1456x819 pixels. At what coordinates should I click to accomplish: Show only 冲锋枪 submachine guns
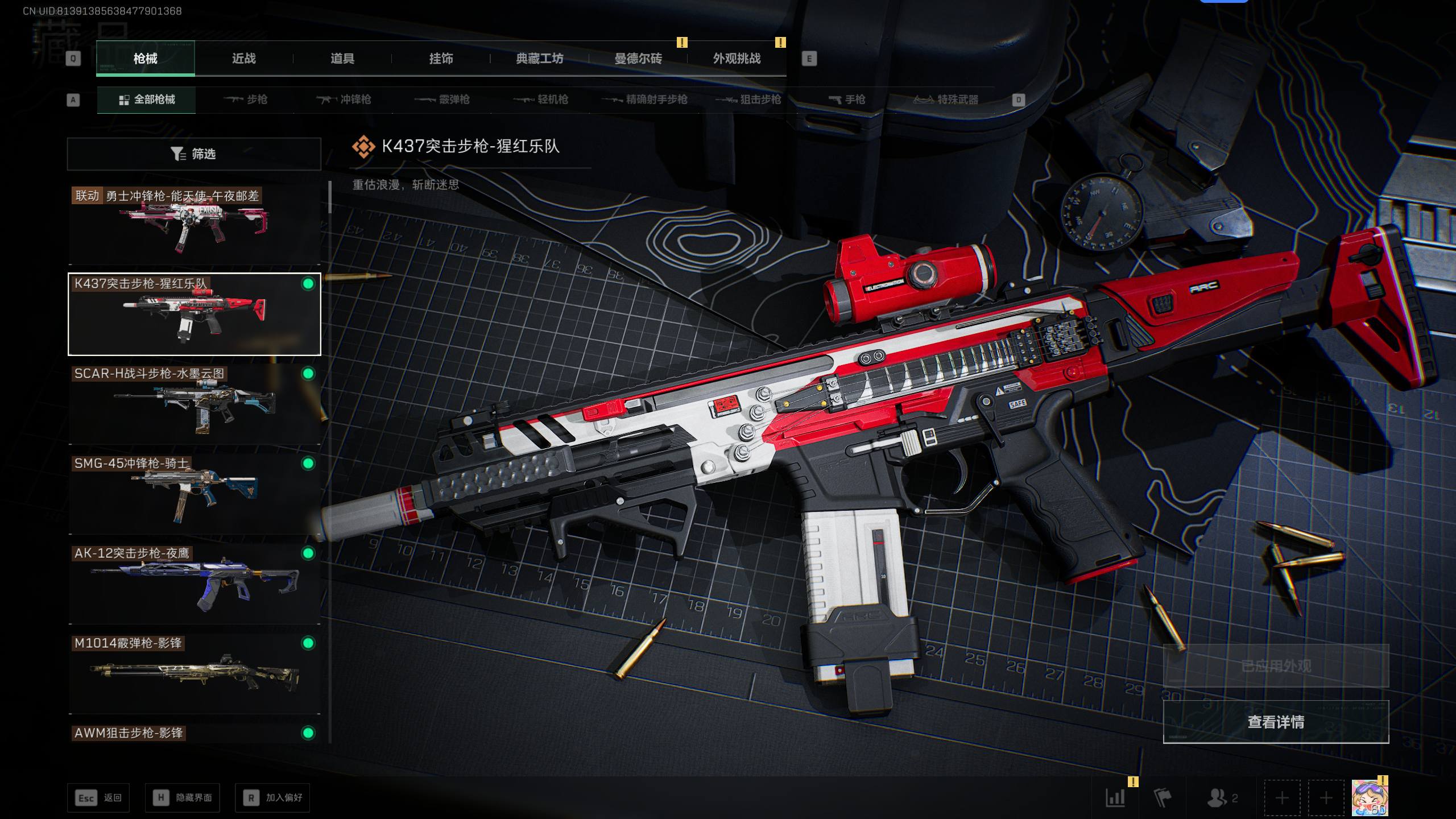(344, 100)
